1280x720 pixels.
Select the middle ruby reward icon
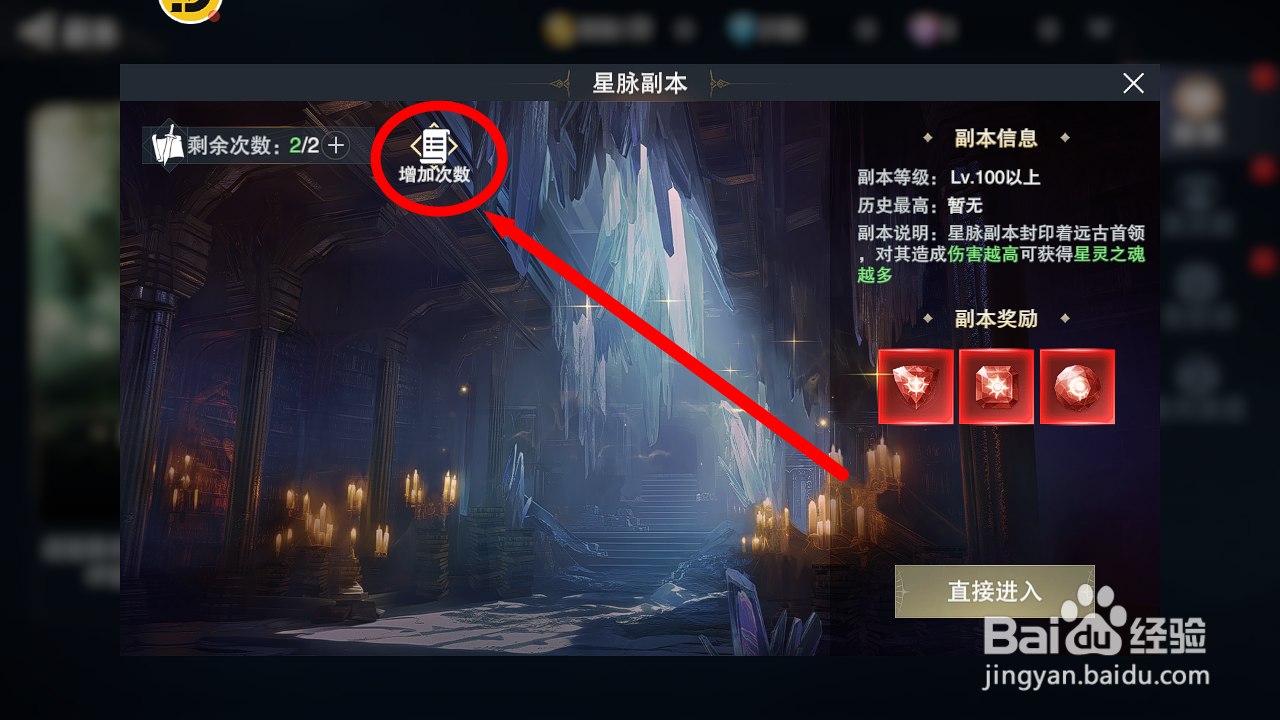point(997,386)
